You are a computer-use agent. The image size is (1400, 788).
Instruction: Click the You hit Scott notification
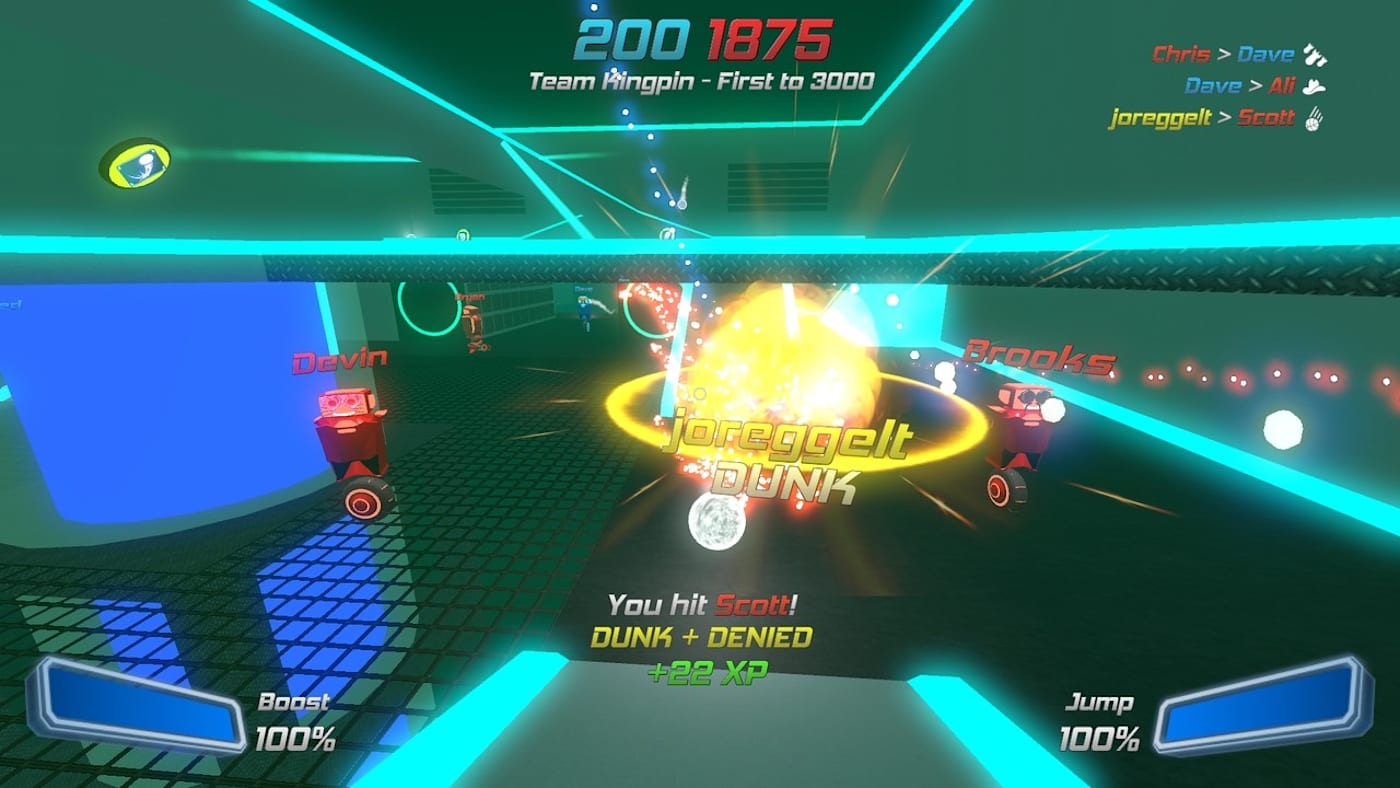pos(703,604)
